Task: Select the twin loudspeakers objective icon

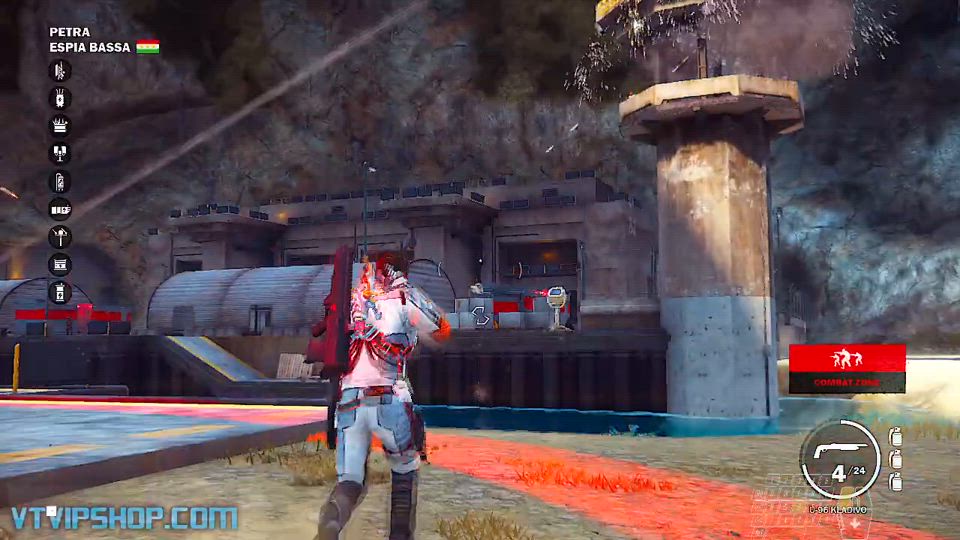Action: point(60,153)
